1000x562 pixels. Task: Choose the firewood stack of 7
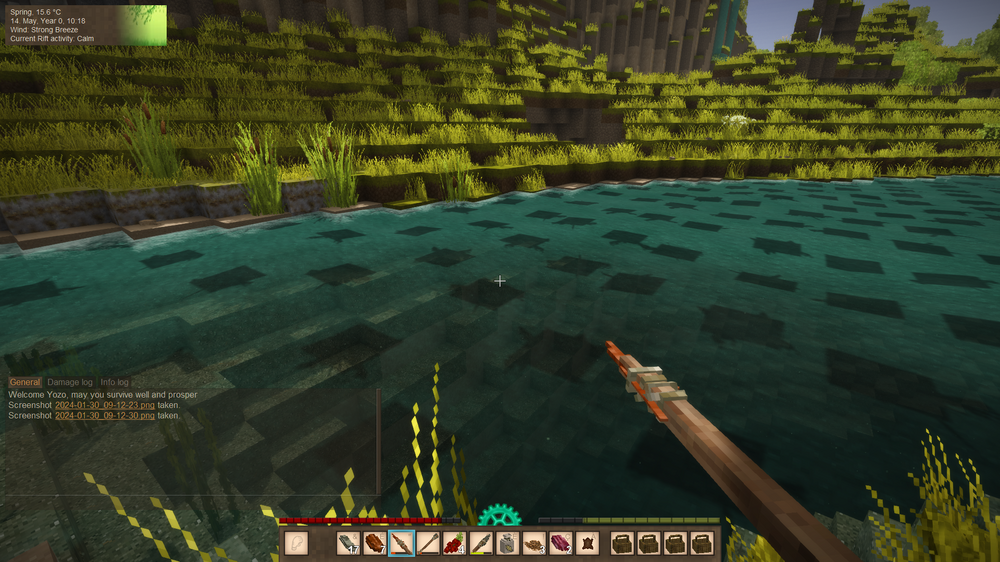click(375, 543)
